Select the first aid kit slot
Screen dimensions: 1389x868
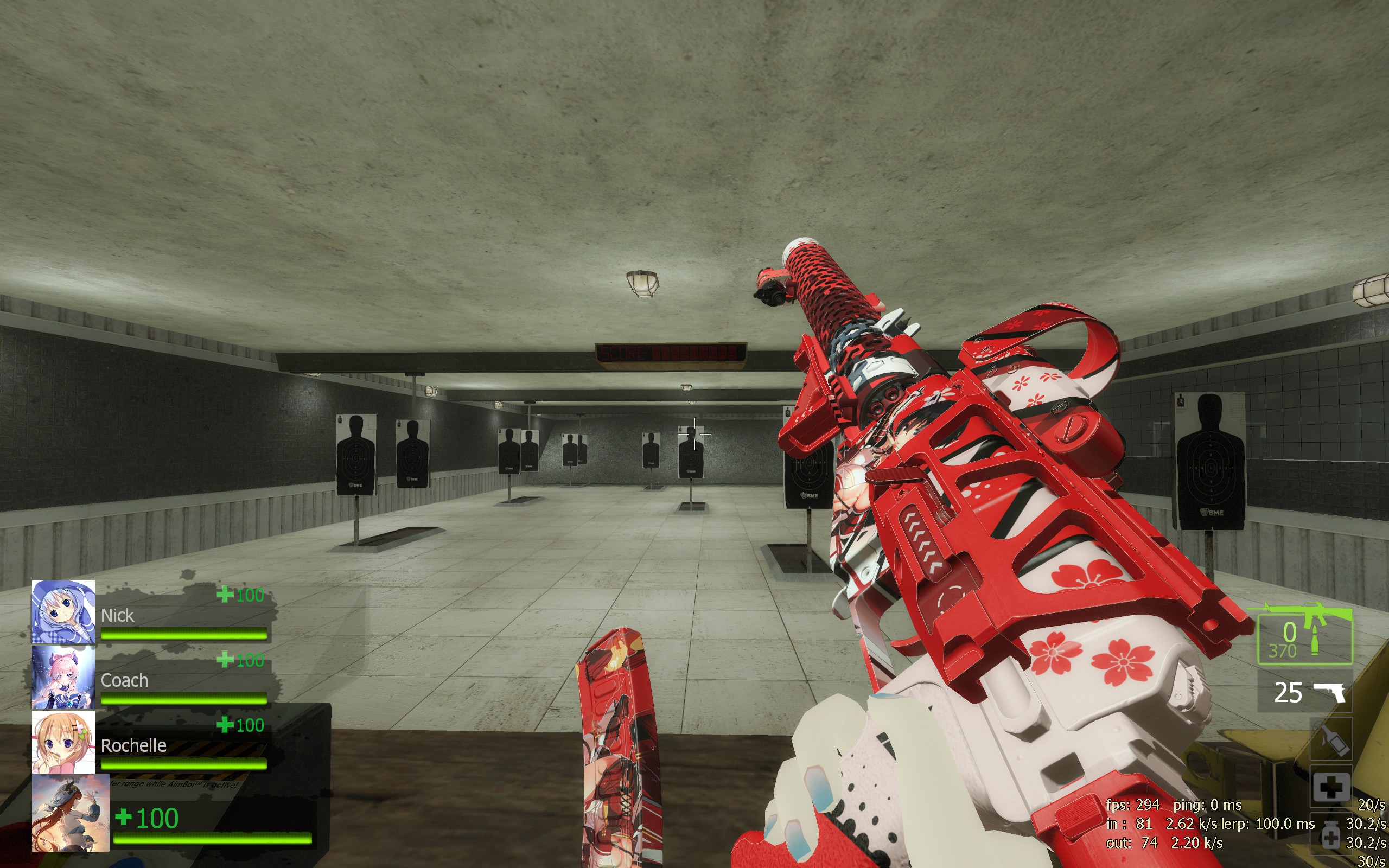[x=1330, y=787]
